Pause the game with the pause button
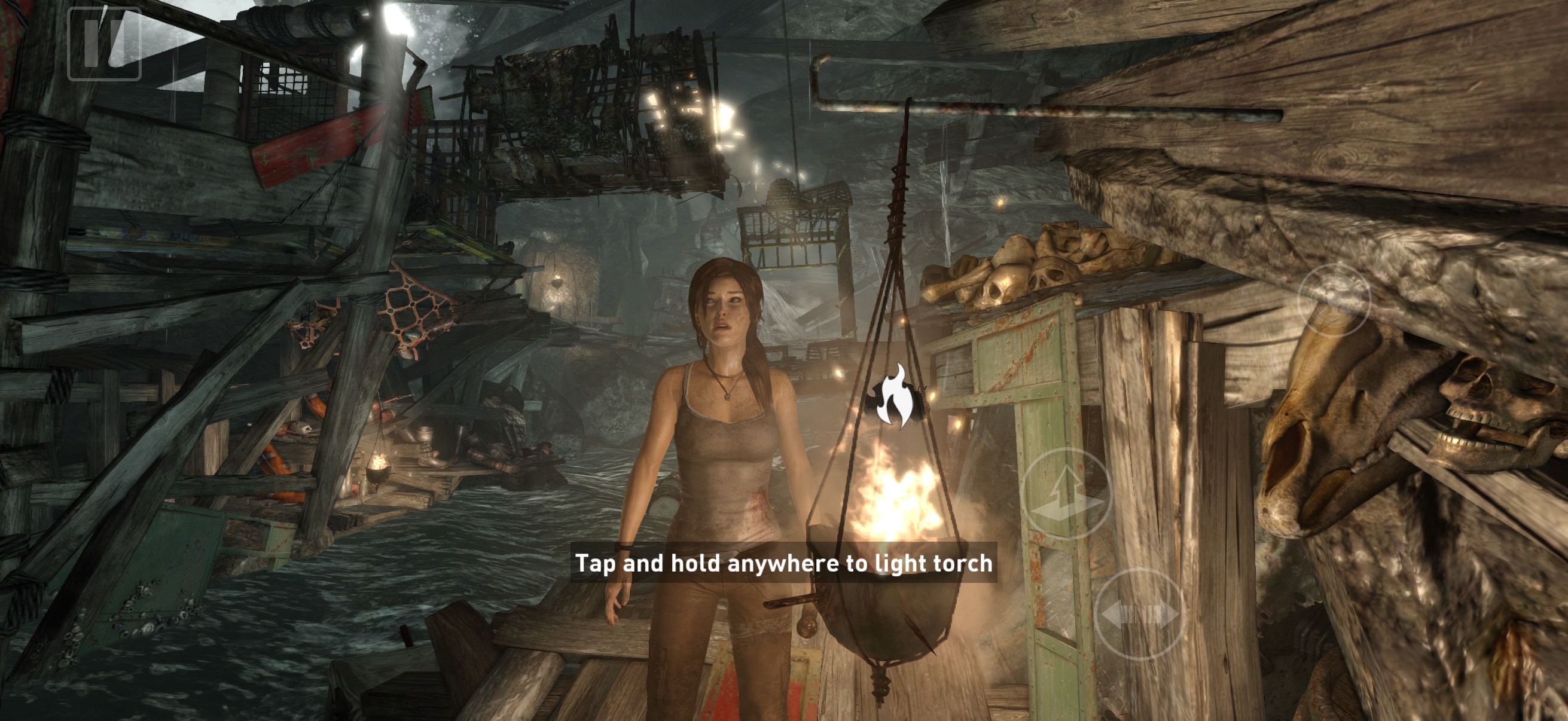 (104, 44)
